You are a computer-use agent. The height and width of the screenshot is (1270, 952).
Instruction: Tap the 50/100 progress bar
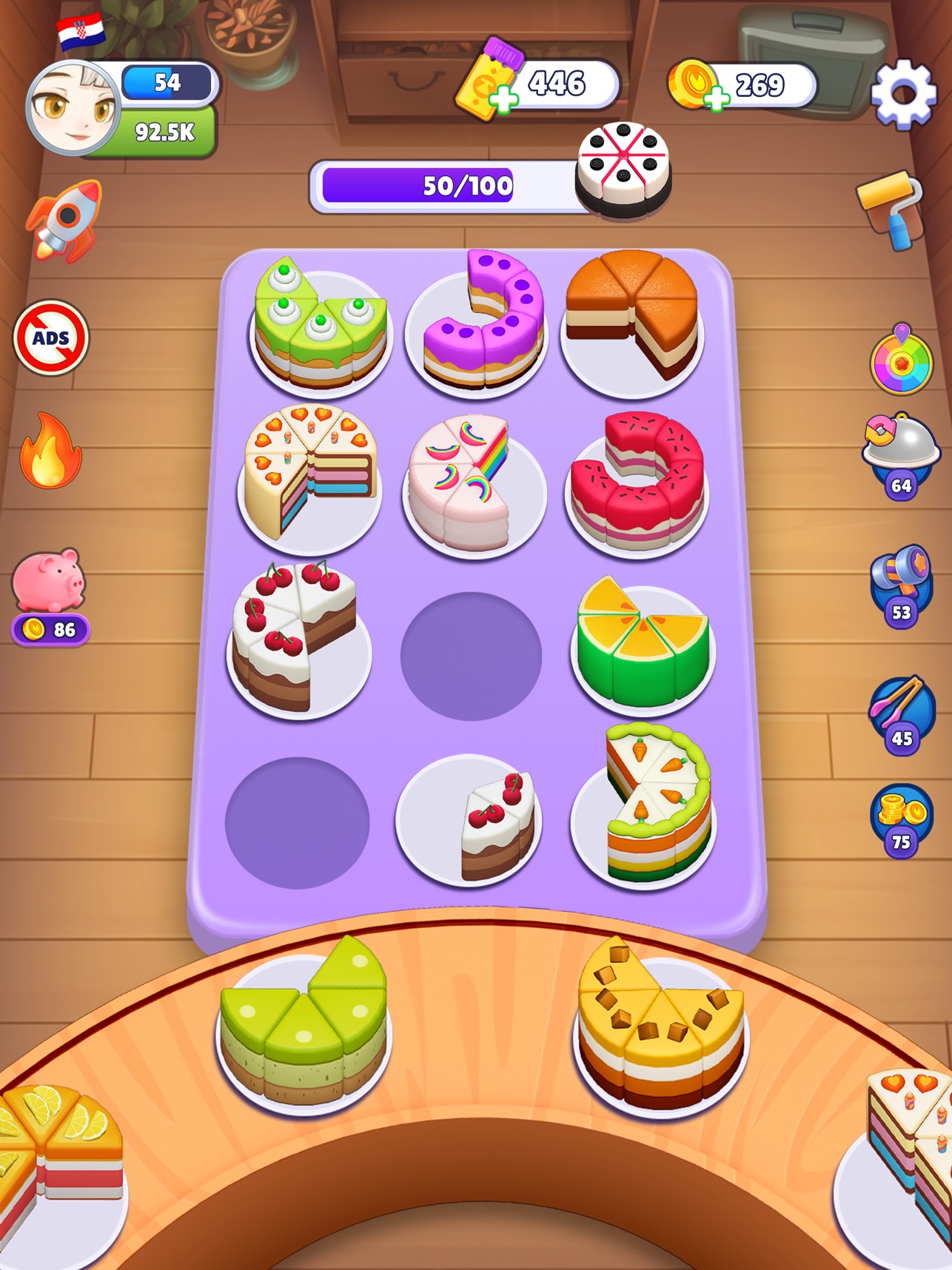pos(466,186)
